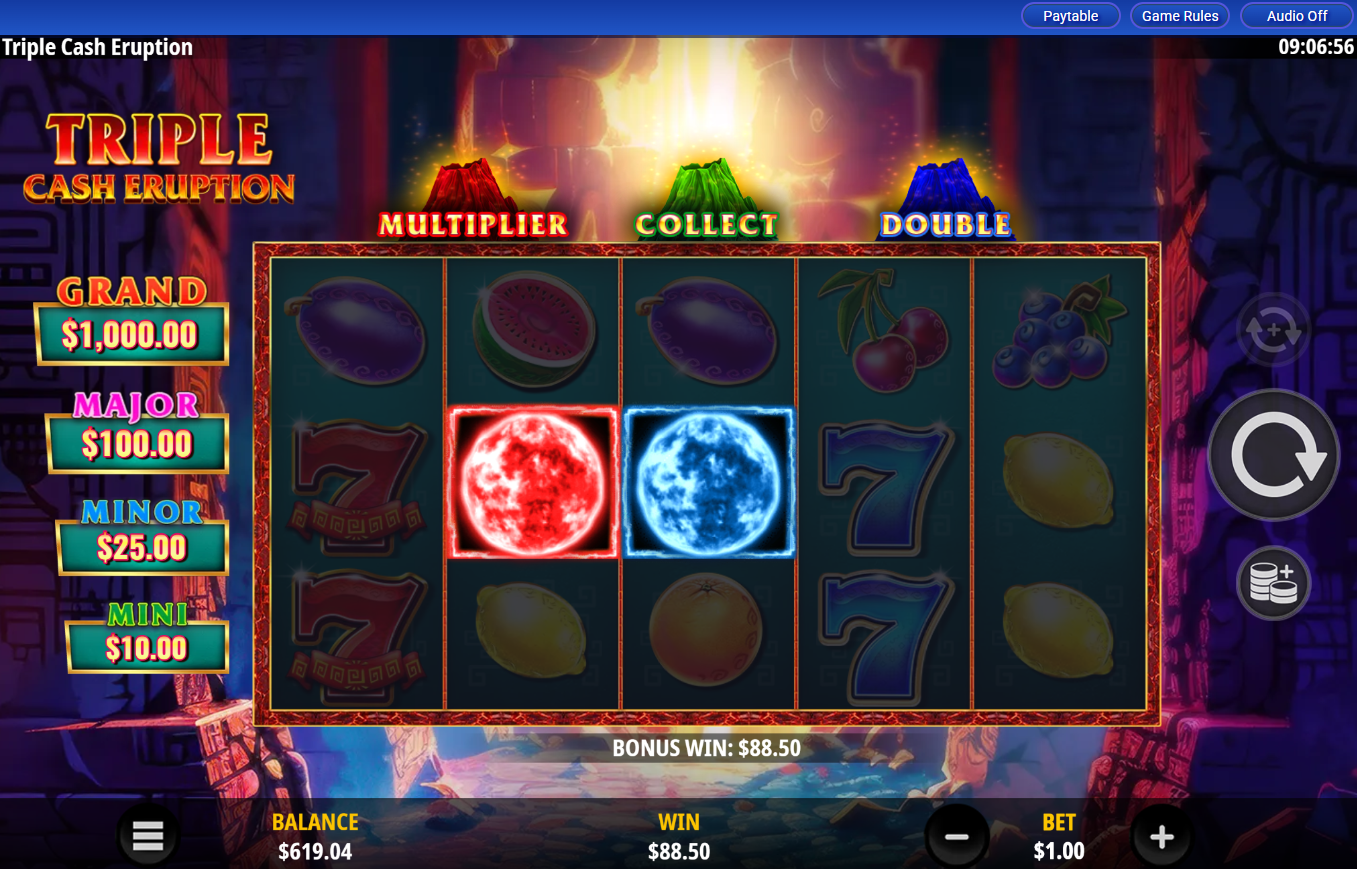Click the BONUS WIN $88.50 banner
1357x869 pixels.
[x=706, y=747]
